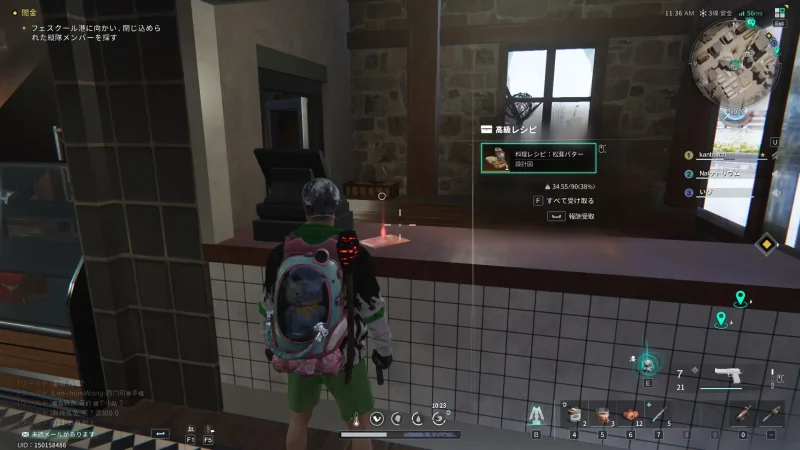
Task: Activate the glowing teal companion skill icon
Action: tap(647, 363)
